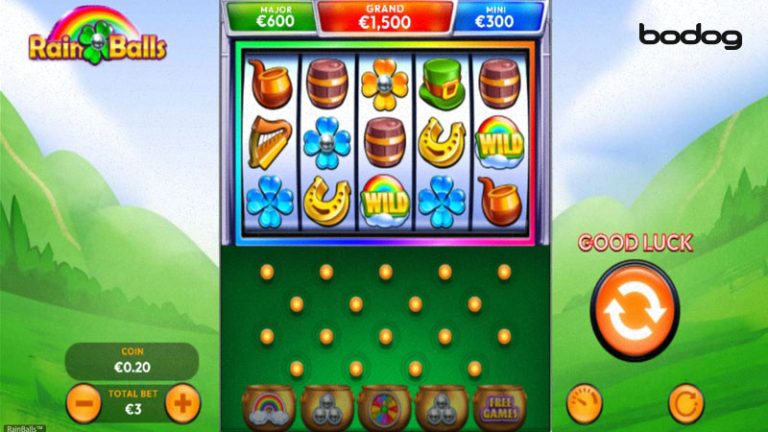This screenshot has height=432, width=768.
Task: Decrease total bet with the minus button
Action: 84,403
